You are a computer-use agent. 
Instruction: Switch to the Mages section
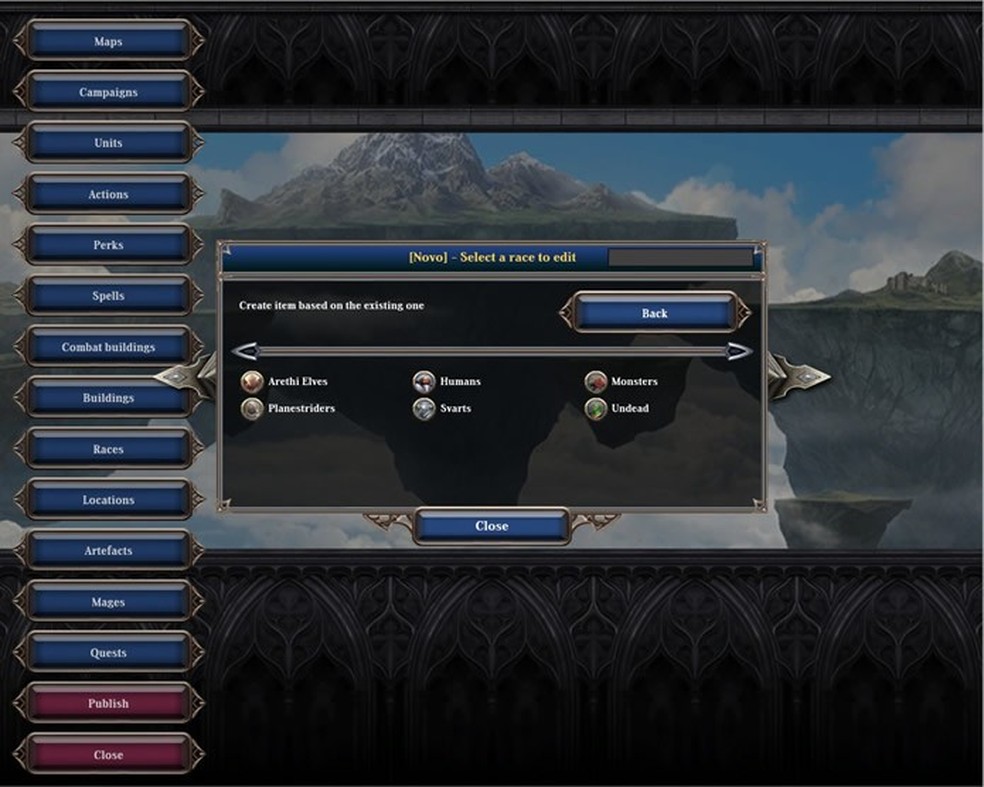tap(108, 602)
